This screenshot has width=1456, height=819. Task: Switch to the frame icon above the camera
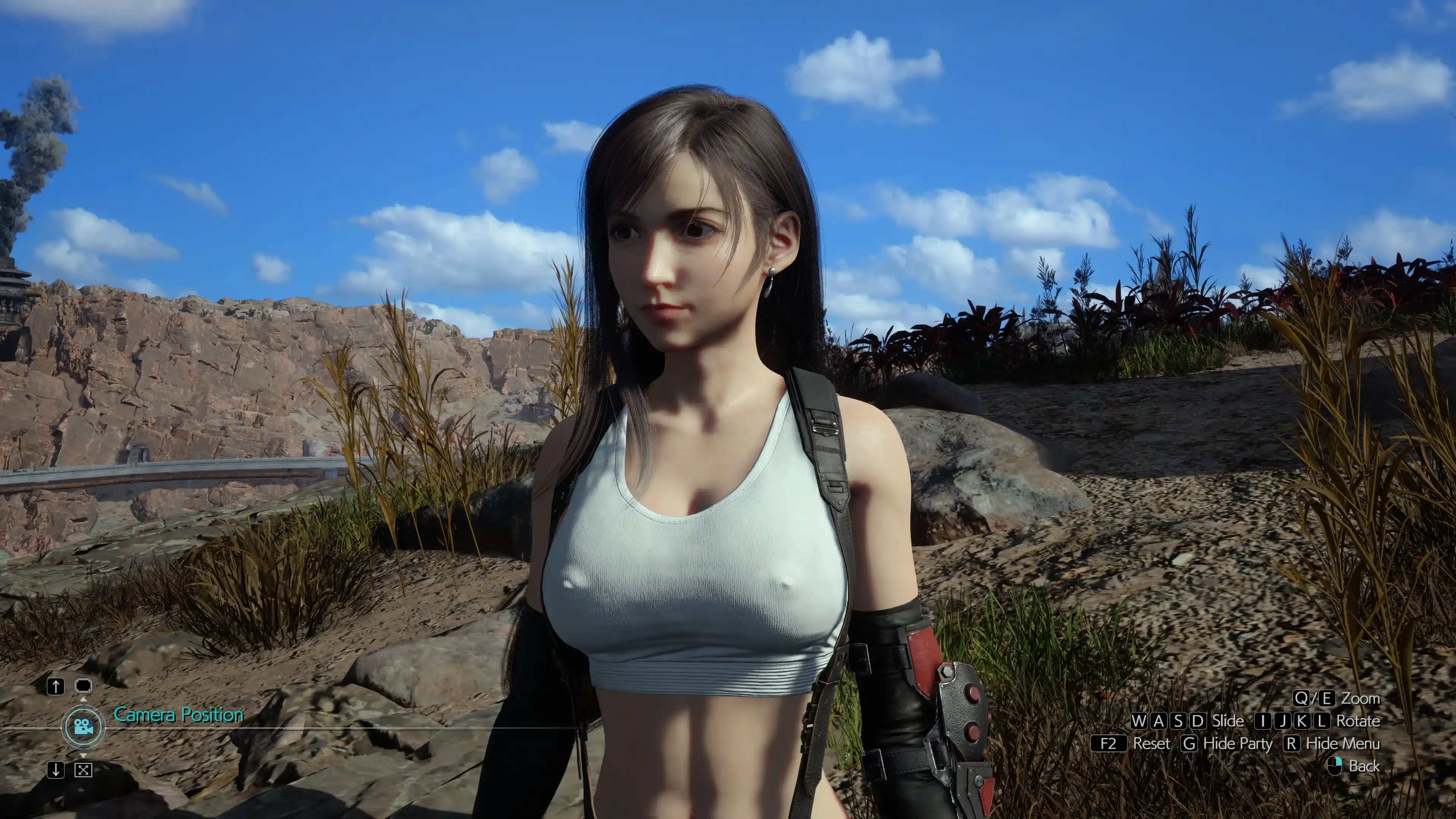click(83, 686)
